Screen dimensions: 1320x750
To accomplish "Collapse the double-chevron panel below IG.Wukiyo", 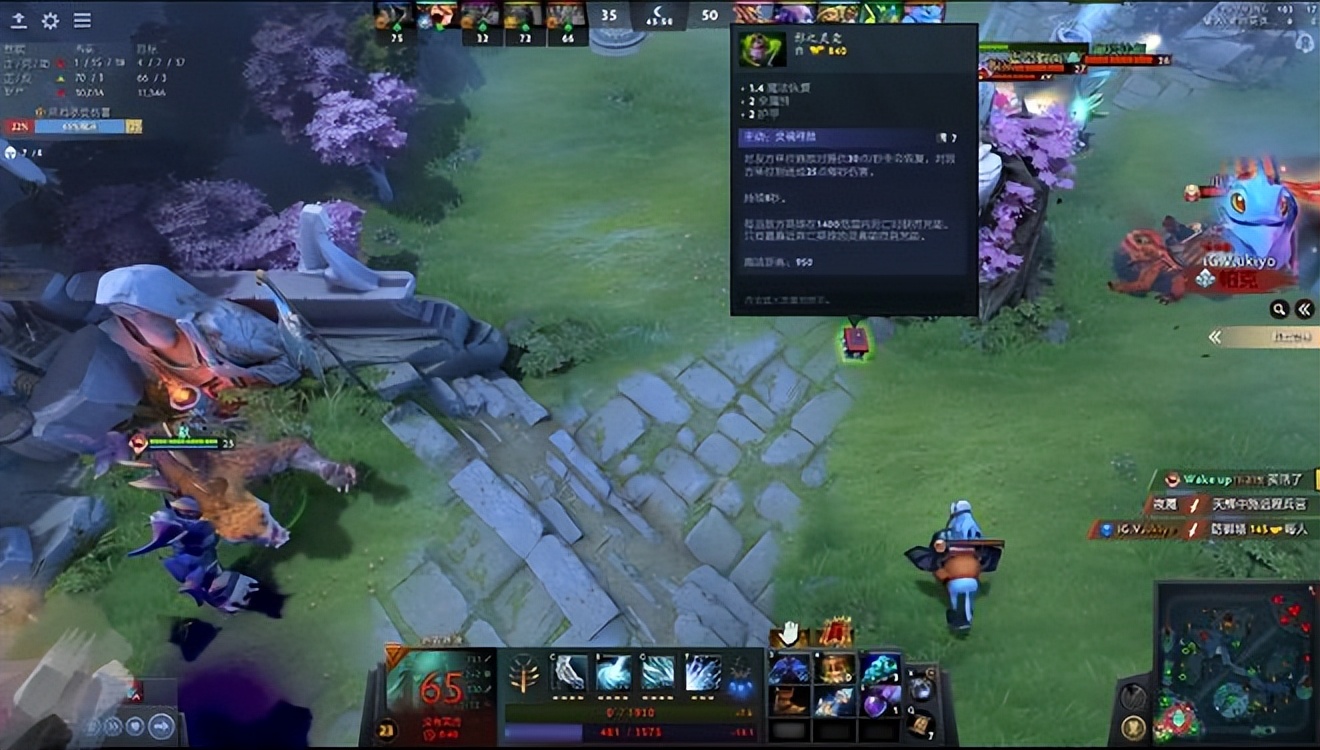I will pyautogui.click(x=1304, y=309).
